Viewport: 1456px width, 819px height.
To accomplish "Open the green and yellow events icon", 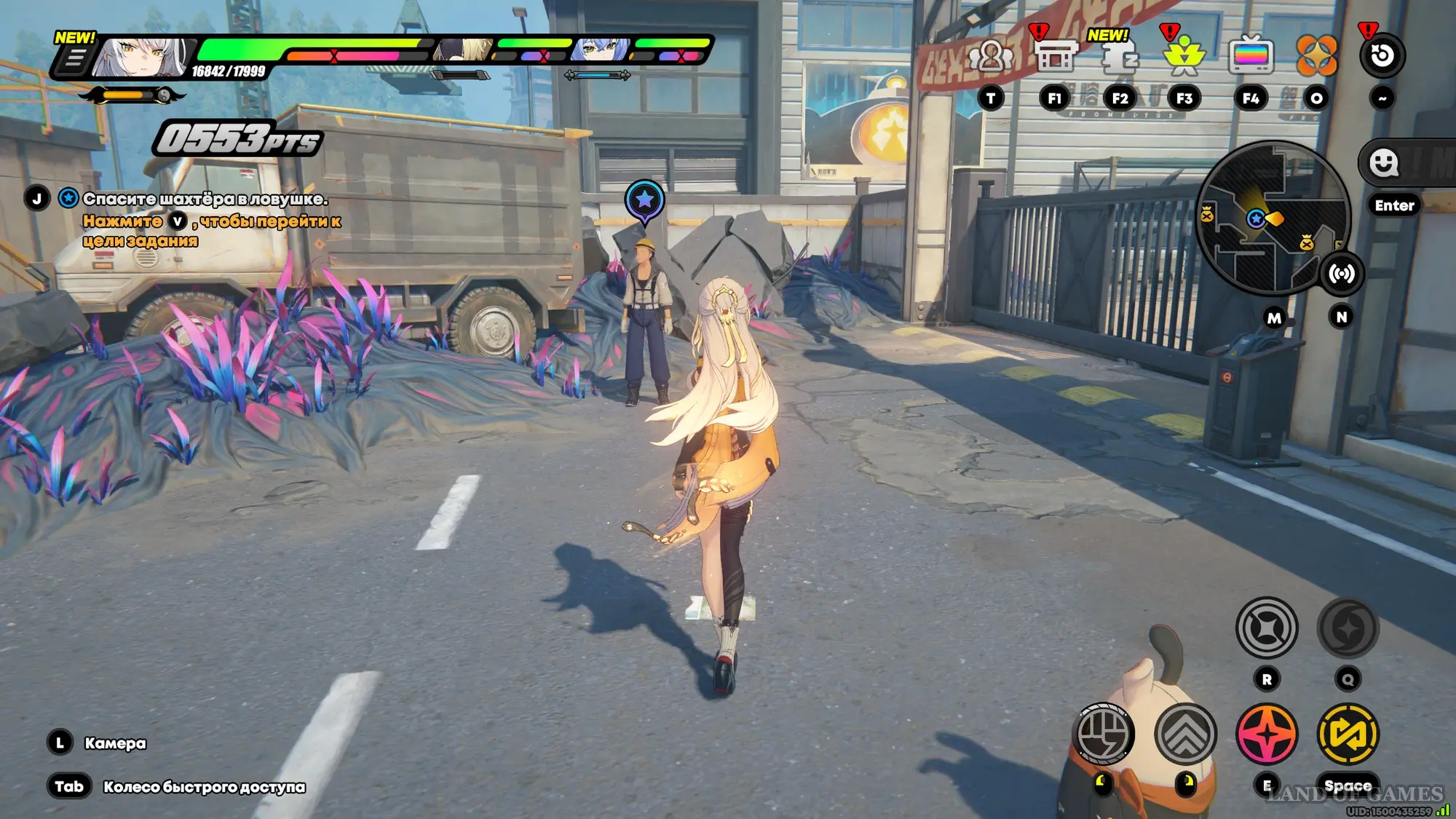I will (x=1184, y=57).
